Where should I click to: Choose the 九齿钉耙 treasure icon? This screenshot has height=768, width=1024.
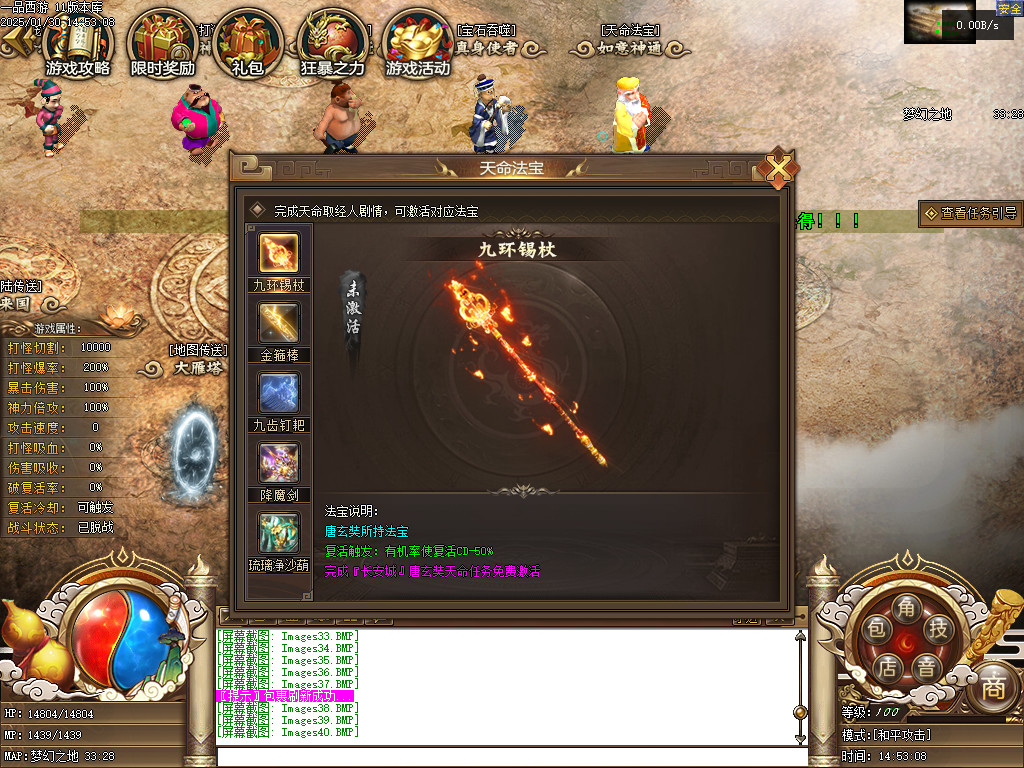pos(278,393)
